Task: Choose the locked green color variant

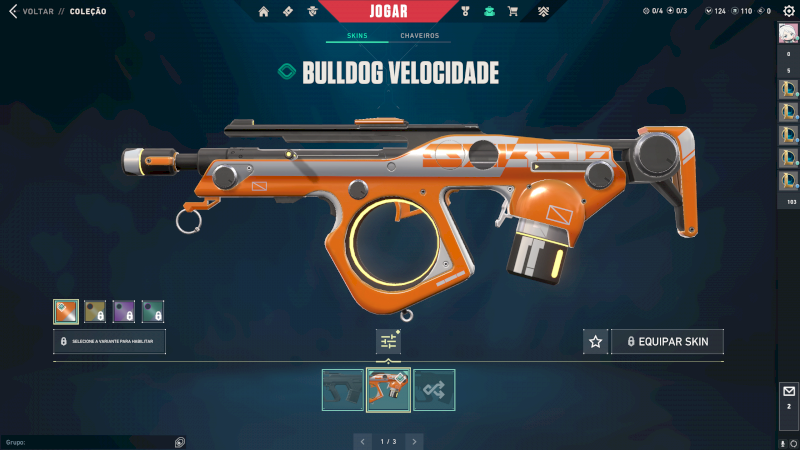Action: pos(153,312)
